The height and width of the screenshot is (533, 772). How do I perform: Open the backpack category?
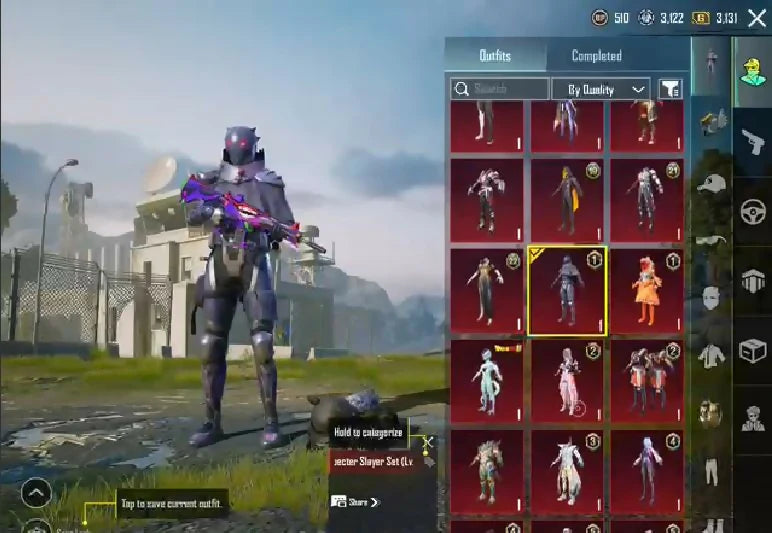tap(711, 412)
